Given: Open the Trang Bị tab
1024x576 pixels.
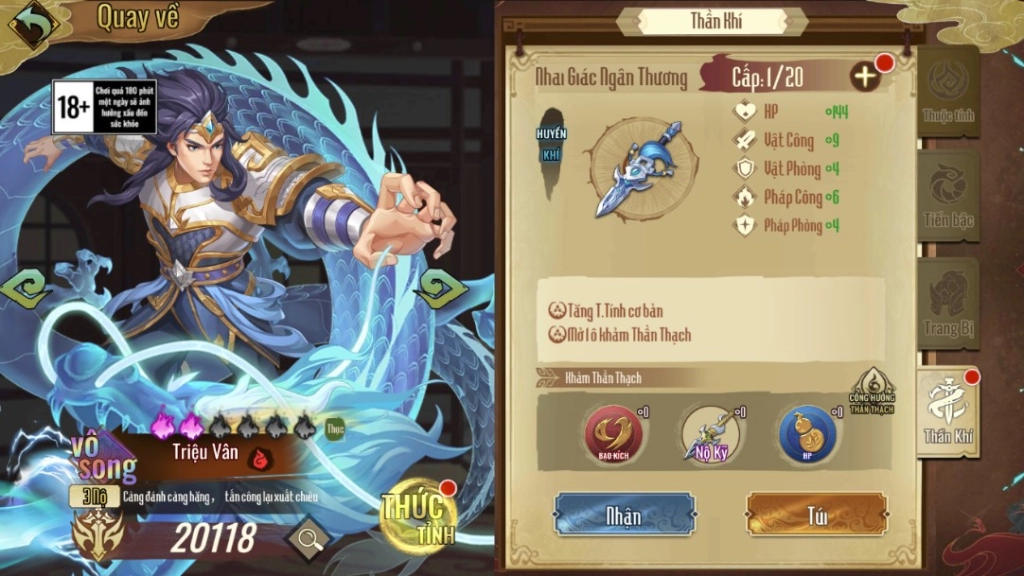Looking at the screenshot, I should [x=947, y=303].
